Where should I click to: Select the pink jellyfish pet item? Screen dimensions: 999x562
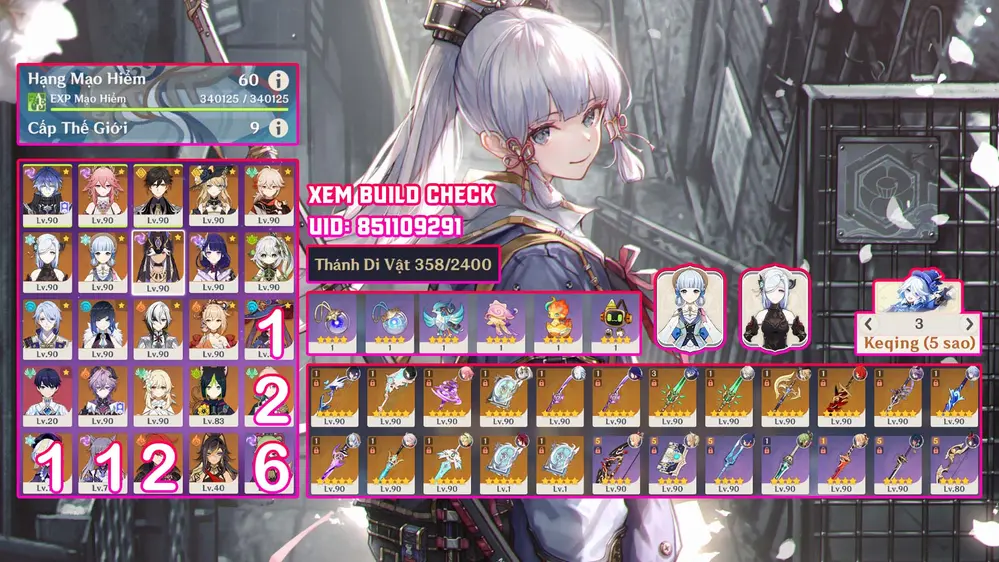(500, 322)
